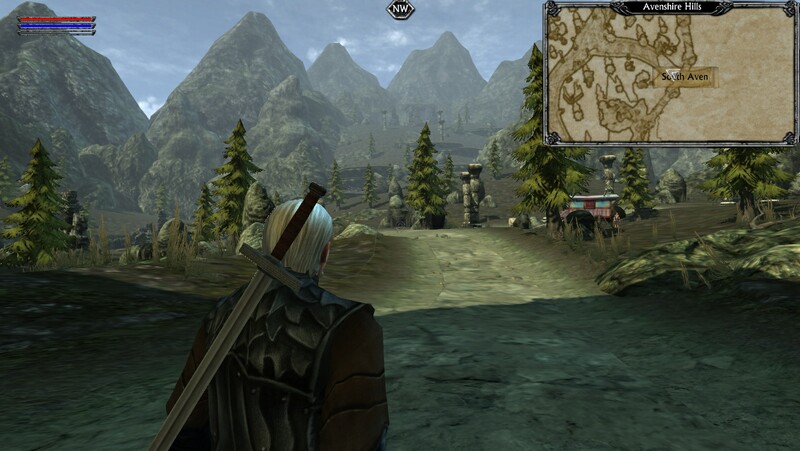Screen dimensions: 800x451
Task: Open the Avenshire Hills minimap
Action: (668, 75)
